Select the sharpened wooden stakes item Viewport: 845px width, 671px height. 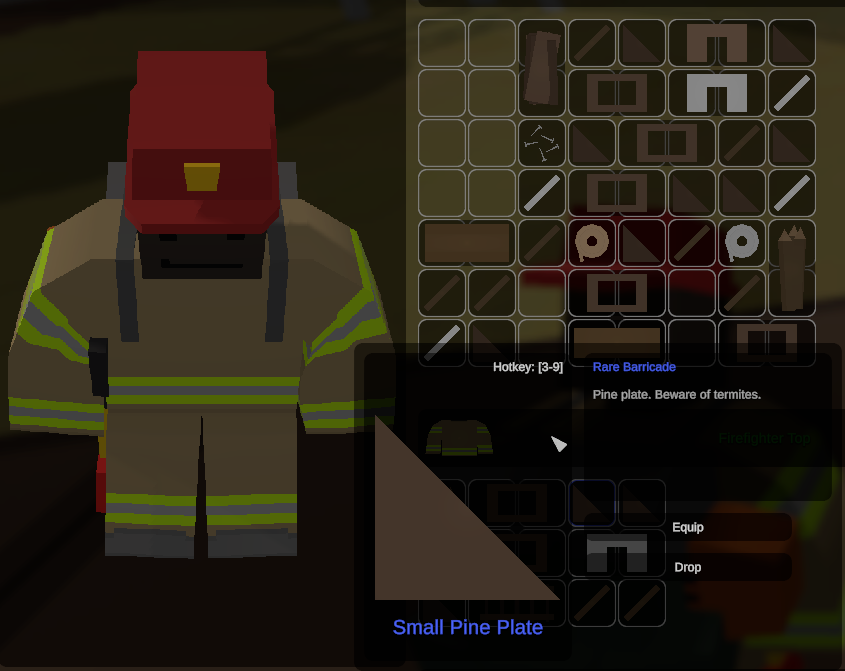[791, 267]
